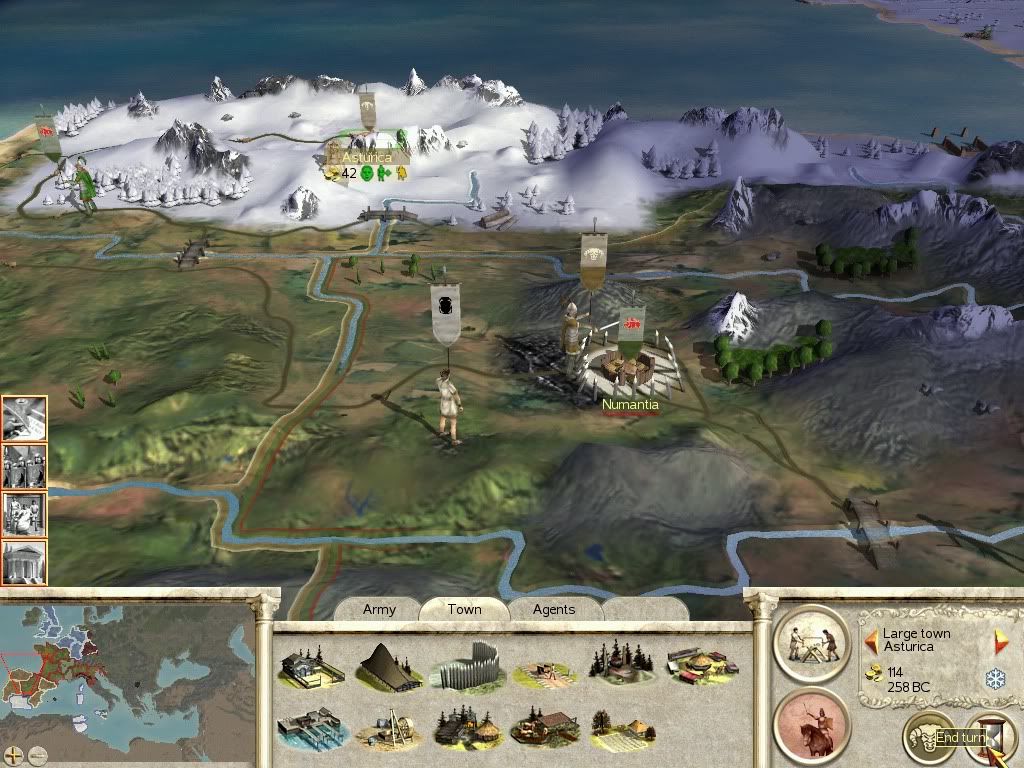1024x768 pixels.
Task: Open the hand-writing scroll event message
Action: (24, 418)
